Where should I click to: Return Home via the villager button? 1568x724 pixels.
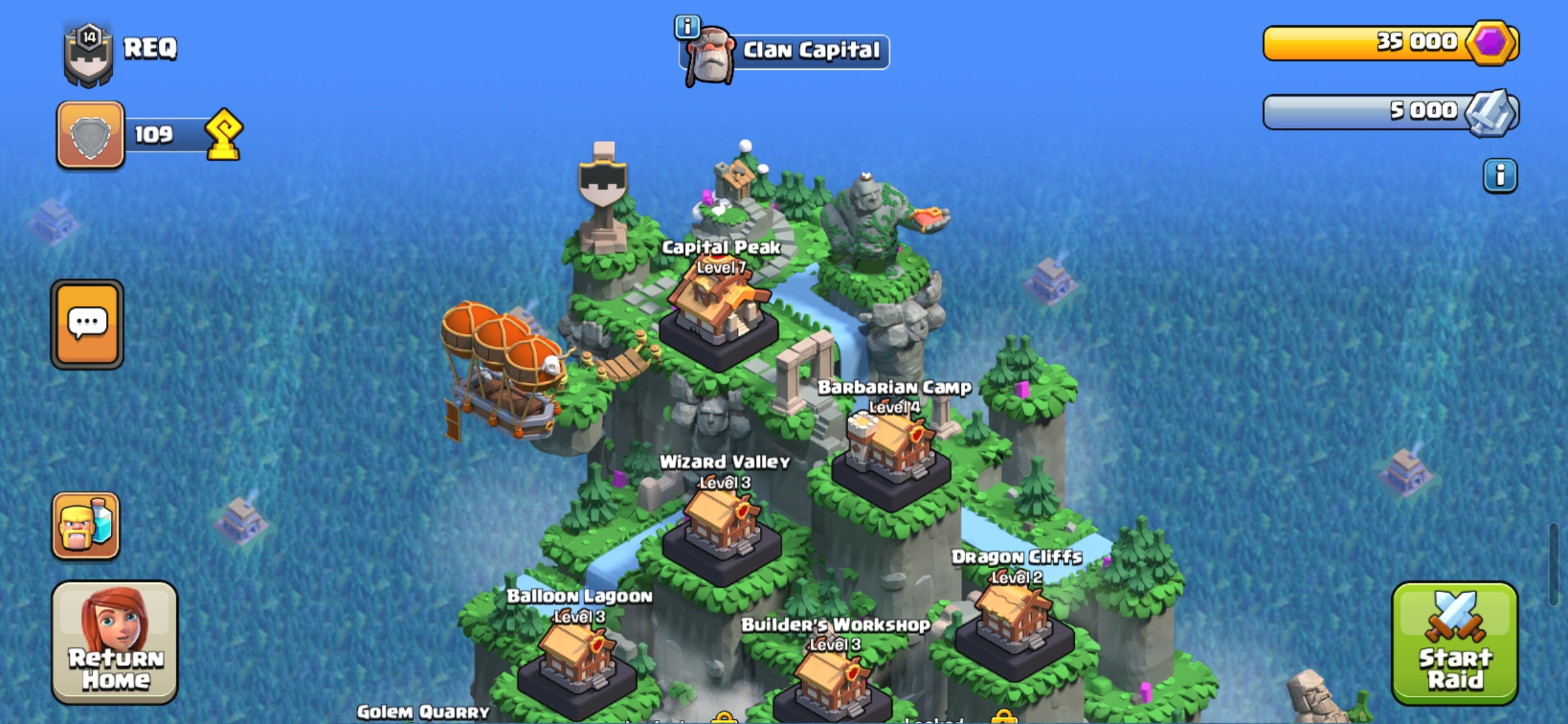pos(115,642)
